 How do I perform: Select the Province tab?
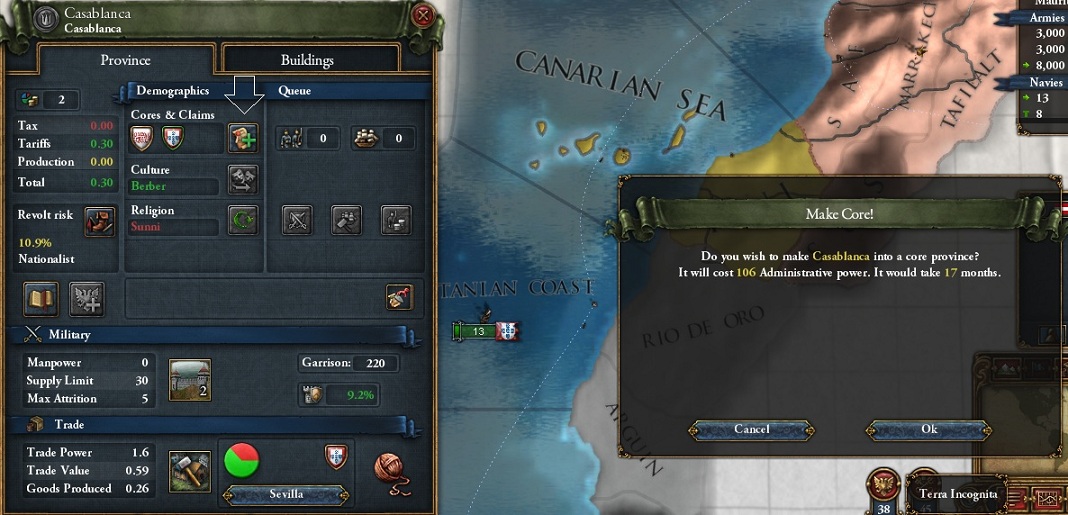pyautogui.click(x=125, y=60)
